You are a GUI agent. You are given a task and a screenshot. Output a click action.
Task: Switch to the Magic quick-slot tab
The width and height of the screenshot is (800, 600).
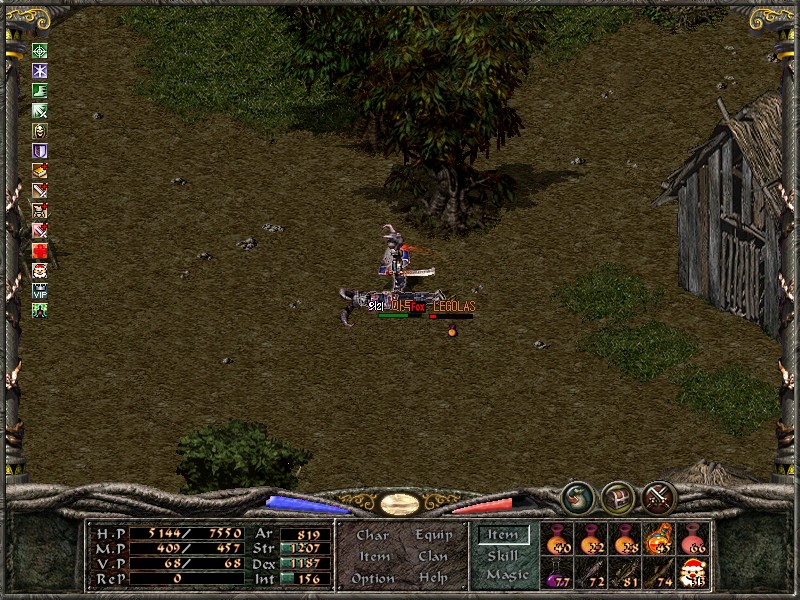pos(506,575)
